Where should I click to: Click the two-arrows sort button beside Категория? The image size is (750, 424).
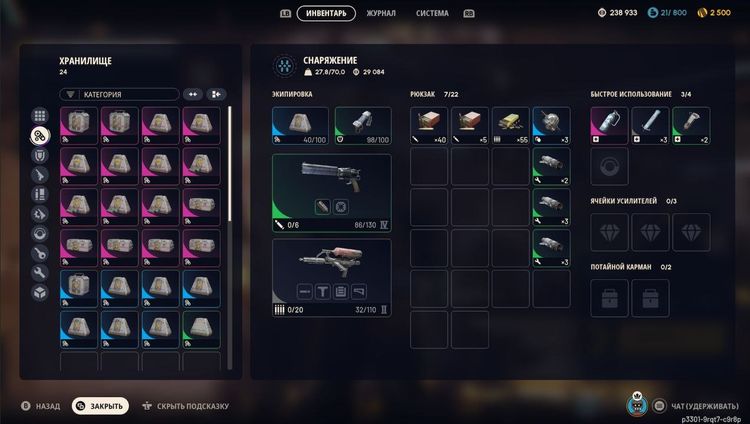pyautogui.click(x=193, y=94)
